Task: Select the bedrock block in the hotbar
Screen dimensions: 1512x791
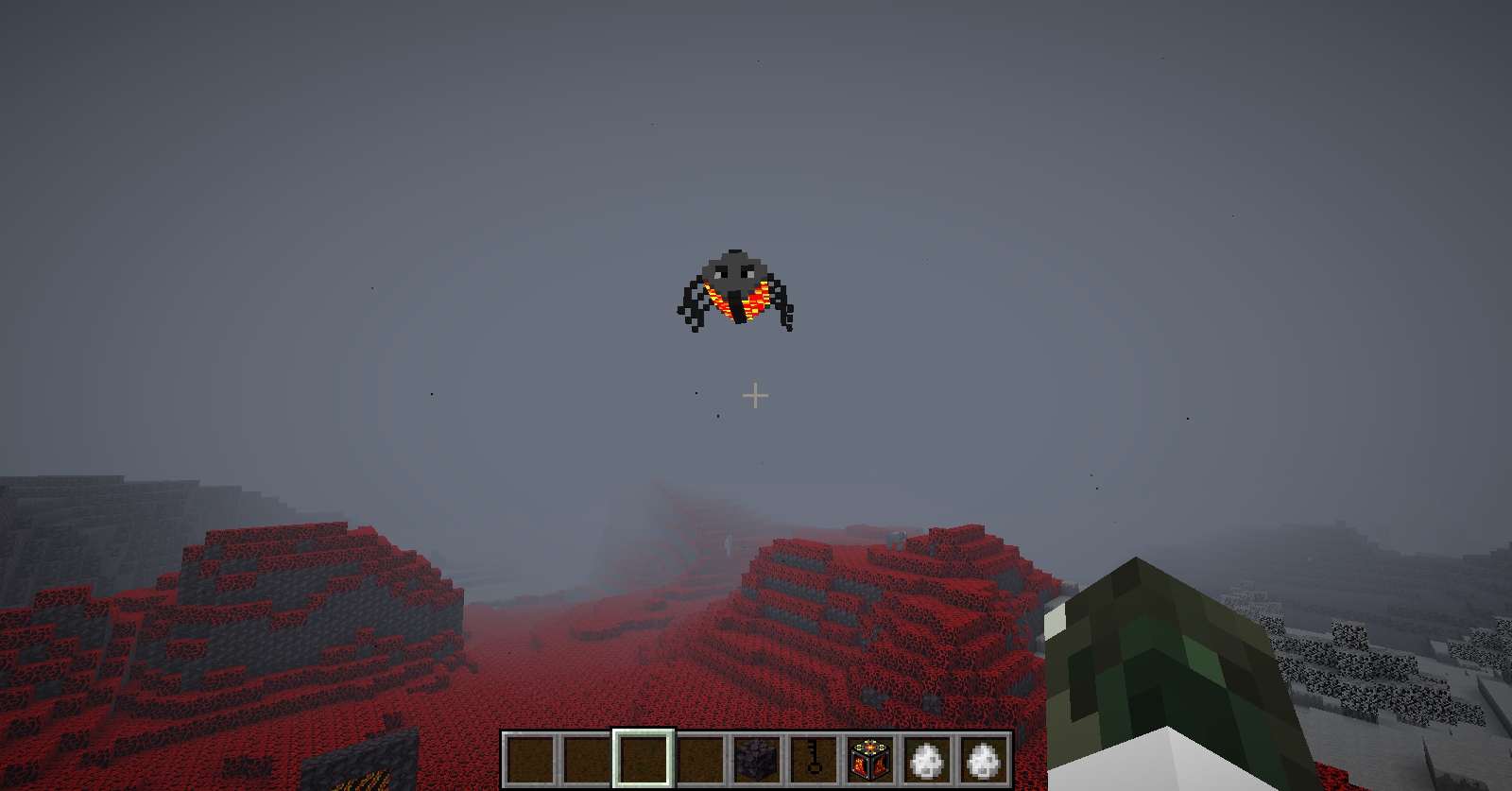Action: [x=757, y=759]
